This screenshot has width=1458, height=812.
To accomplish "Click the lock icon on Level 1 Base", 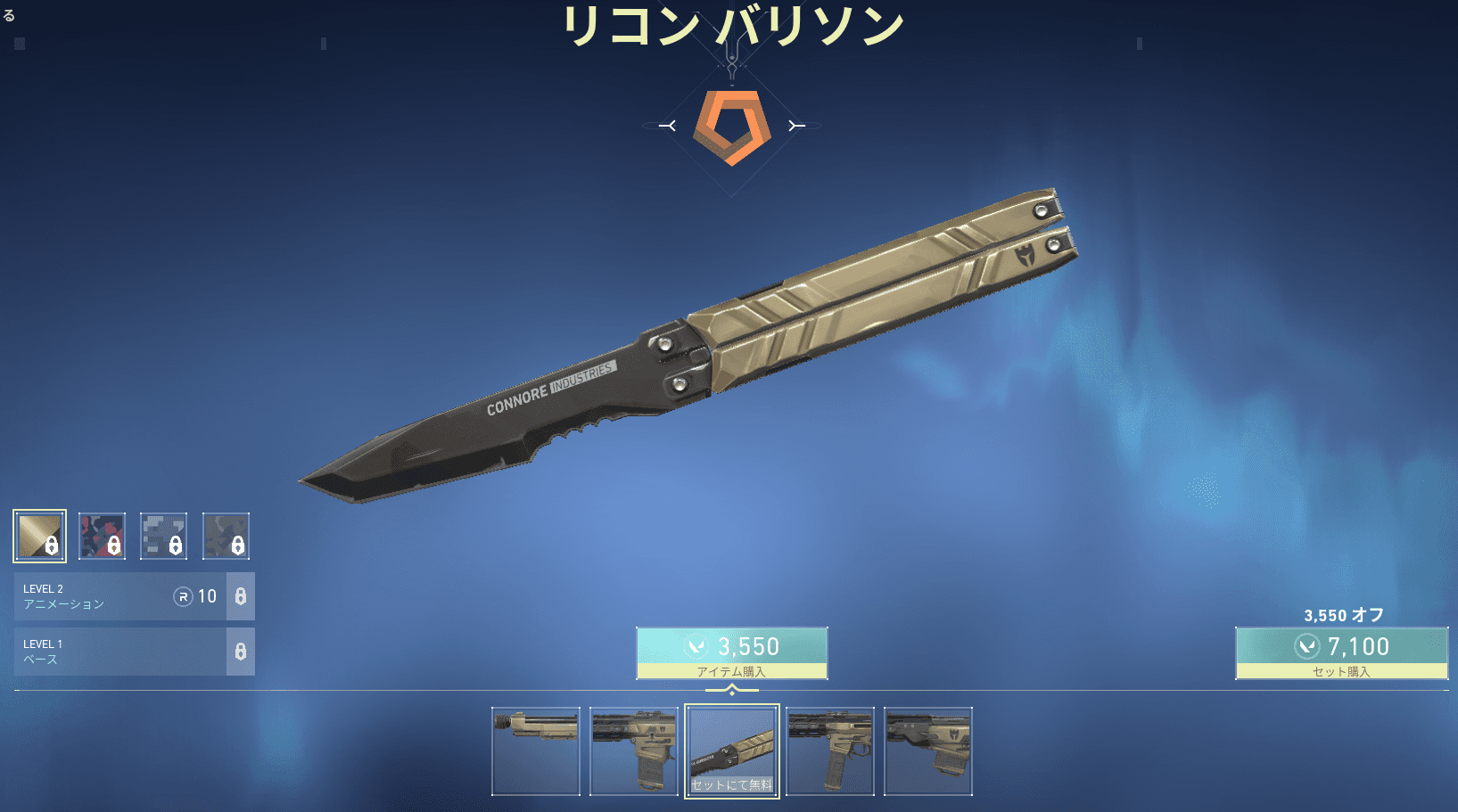I will pos(241,652).
